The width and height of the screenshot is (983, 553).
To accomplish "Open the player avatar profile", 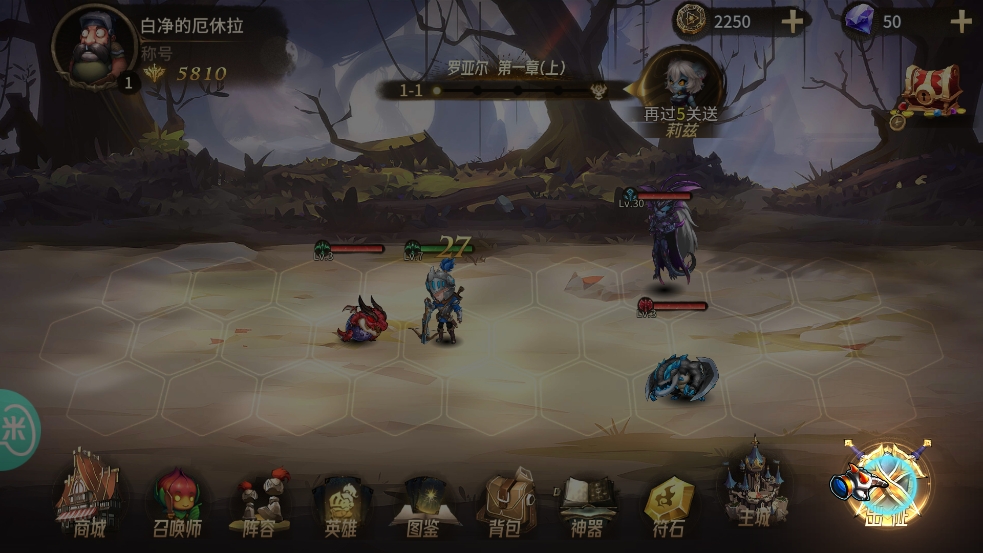I will pos(96,46).
